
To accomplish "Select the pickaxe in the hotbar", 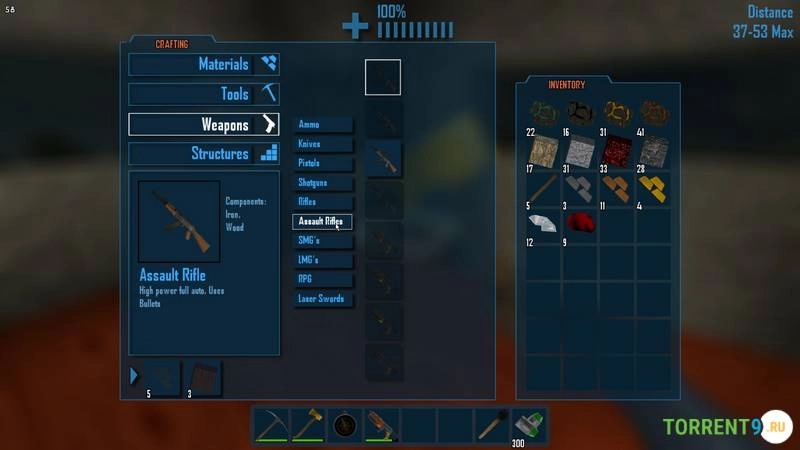I will [x=271, y=424].
